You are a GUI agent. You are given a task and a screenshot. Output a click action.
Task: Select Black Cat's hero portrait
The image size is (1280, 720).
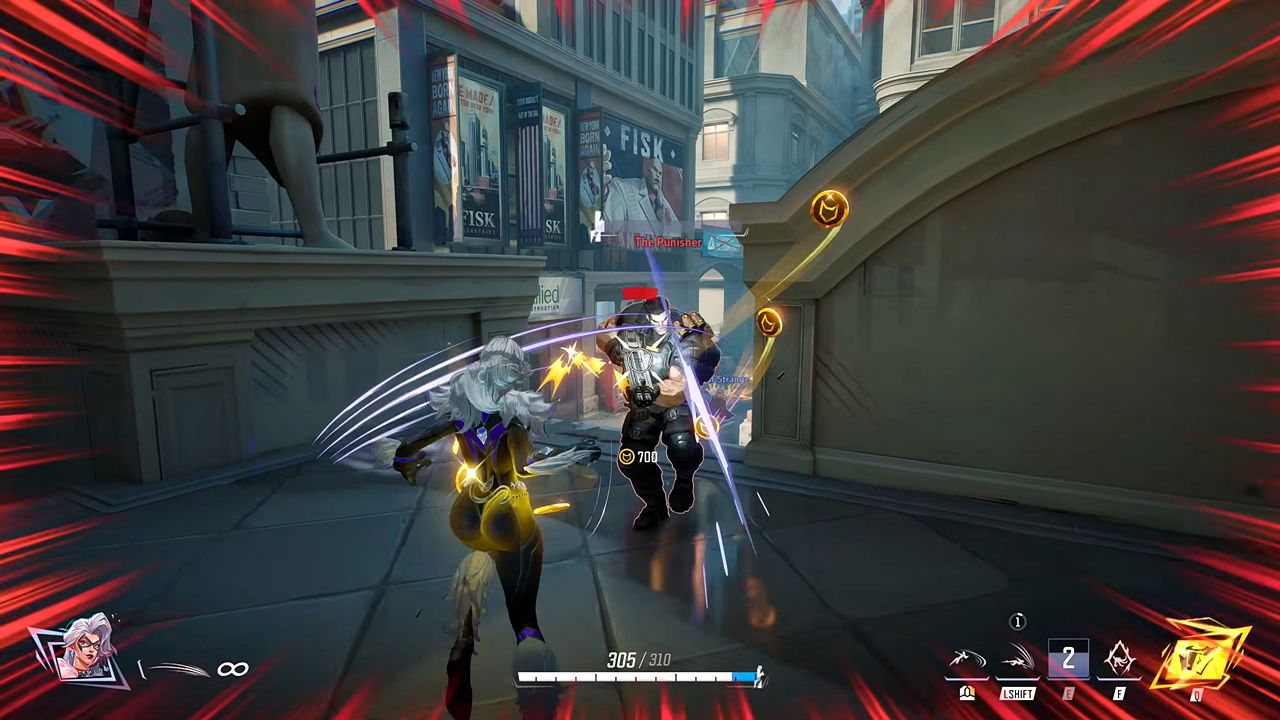pos(83,650)
